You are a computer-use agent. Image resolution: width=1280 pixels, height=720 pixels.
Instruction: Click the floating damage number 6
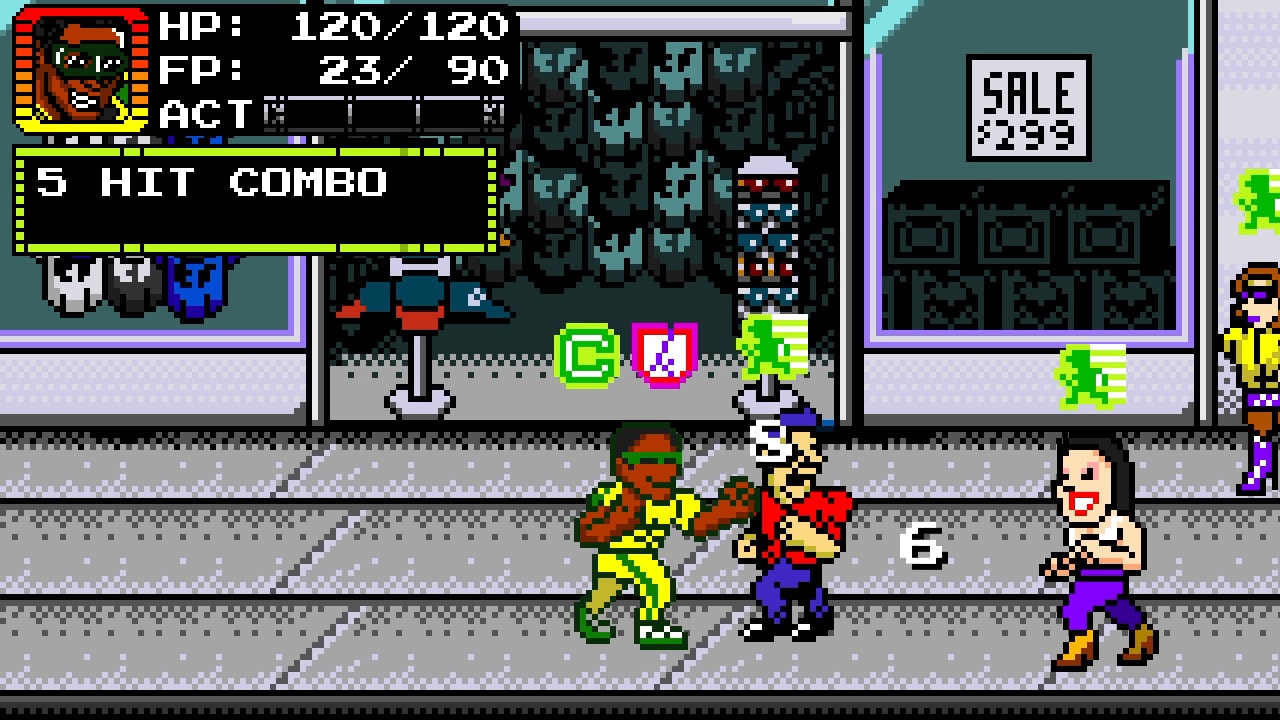point(921,545)
